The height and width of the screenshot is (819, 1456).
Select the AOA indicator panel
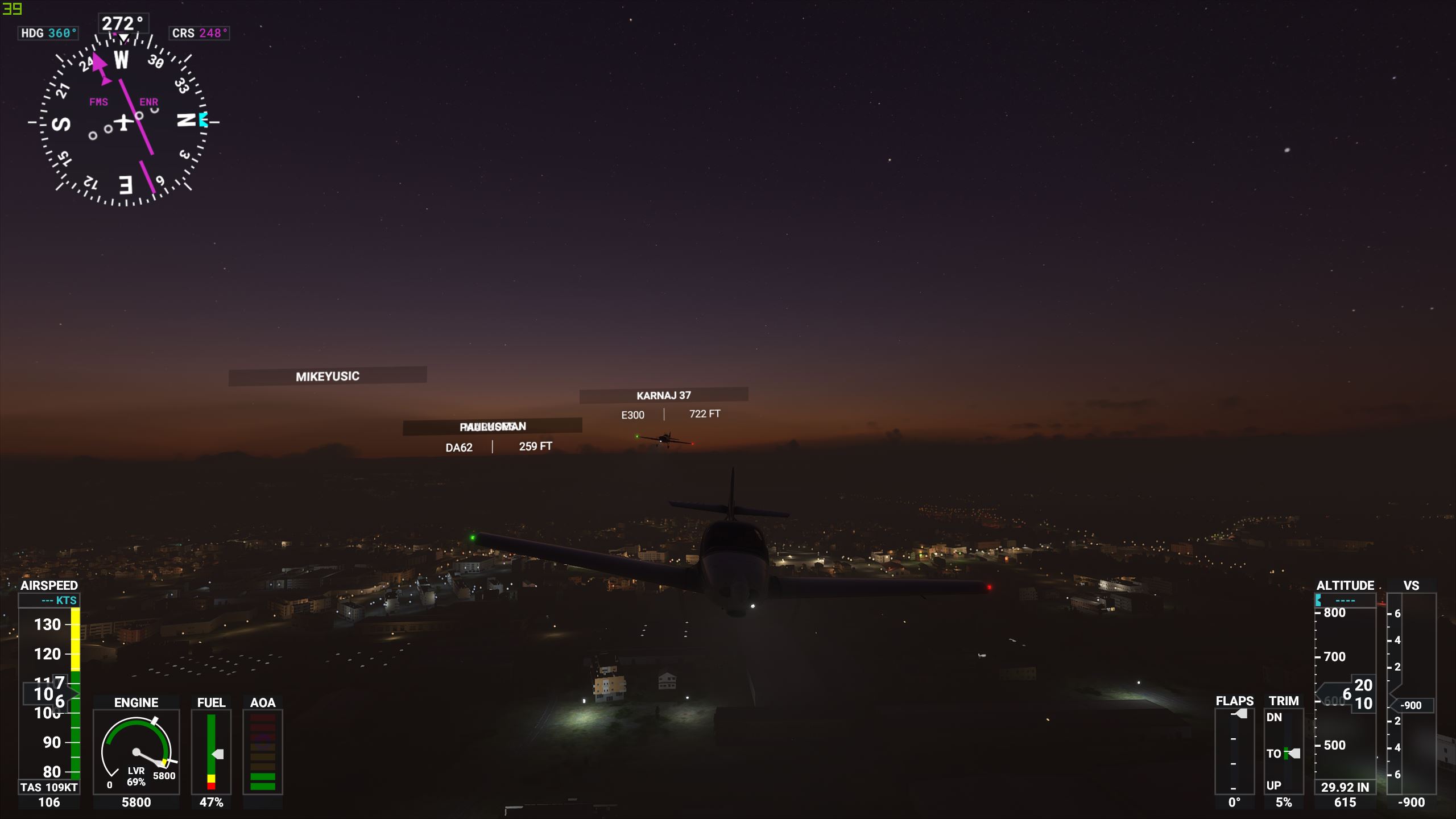263,751
